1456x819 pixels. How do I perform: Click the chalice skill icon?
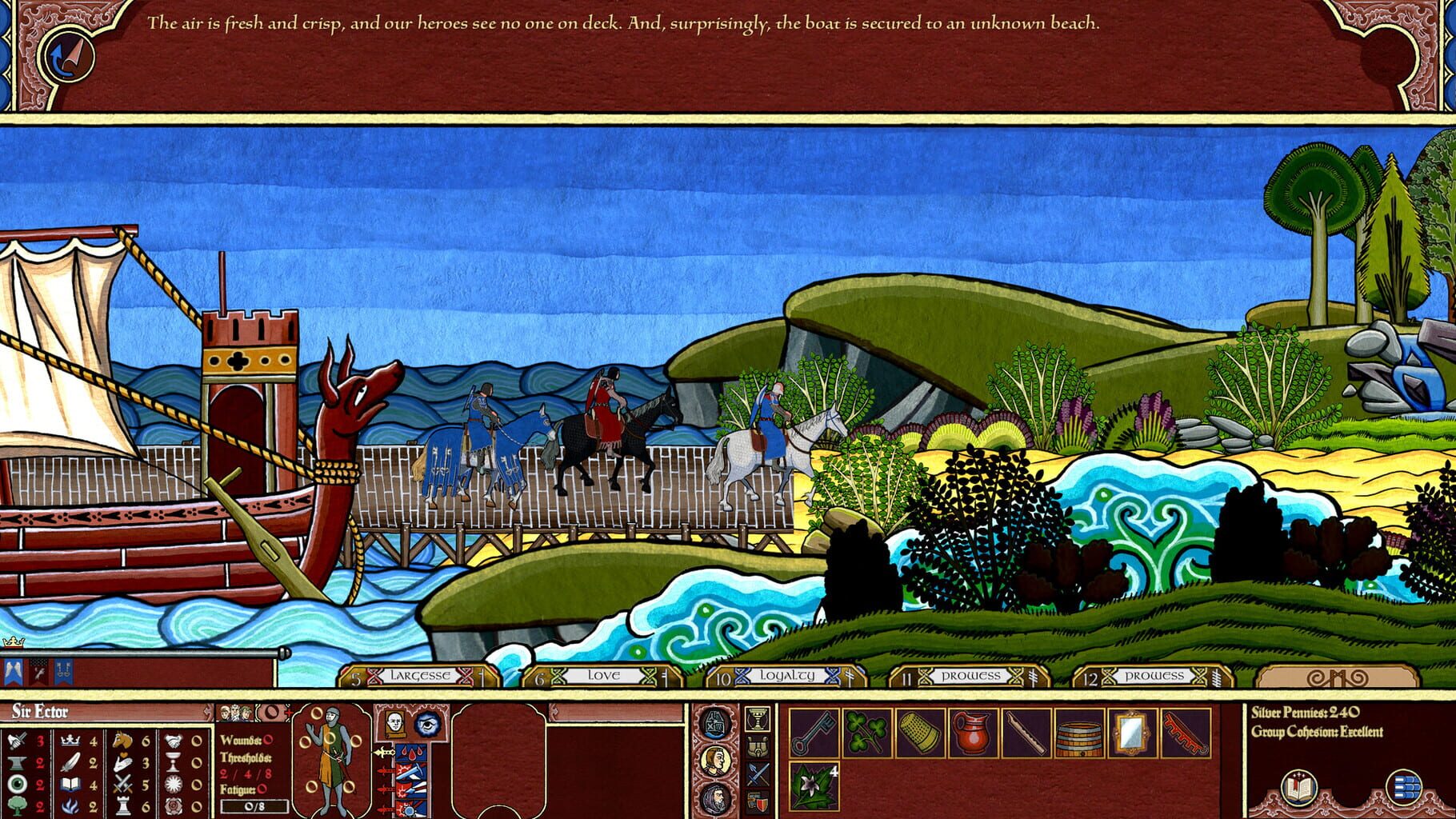[x=174, y=763]
